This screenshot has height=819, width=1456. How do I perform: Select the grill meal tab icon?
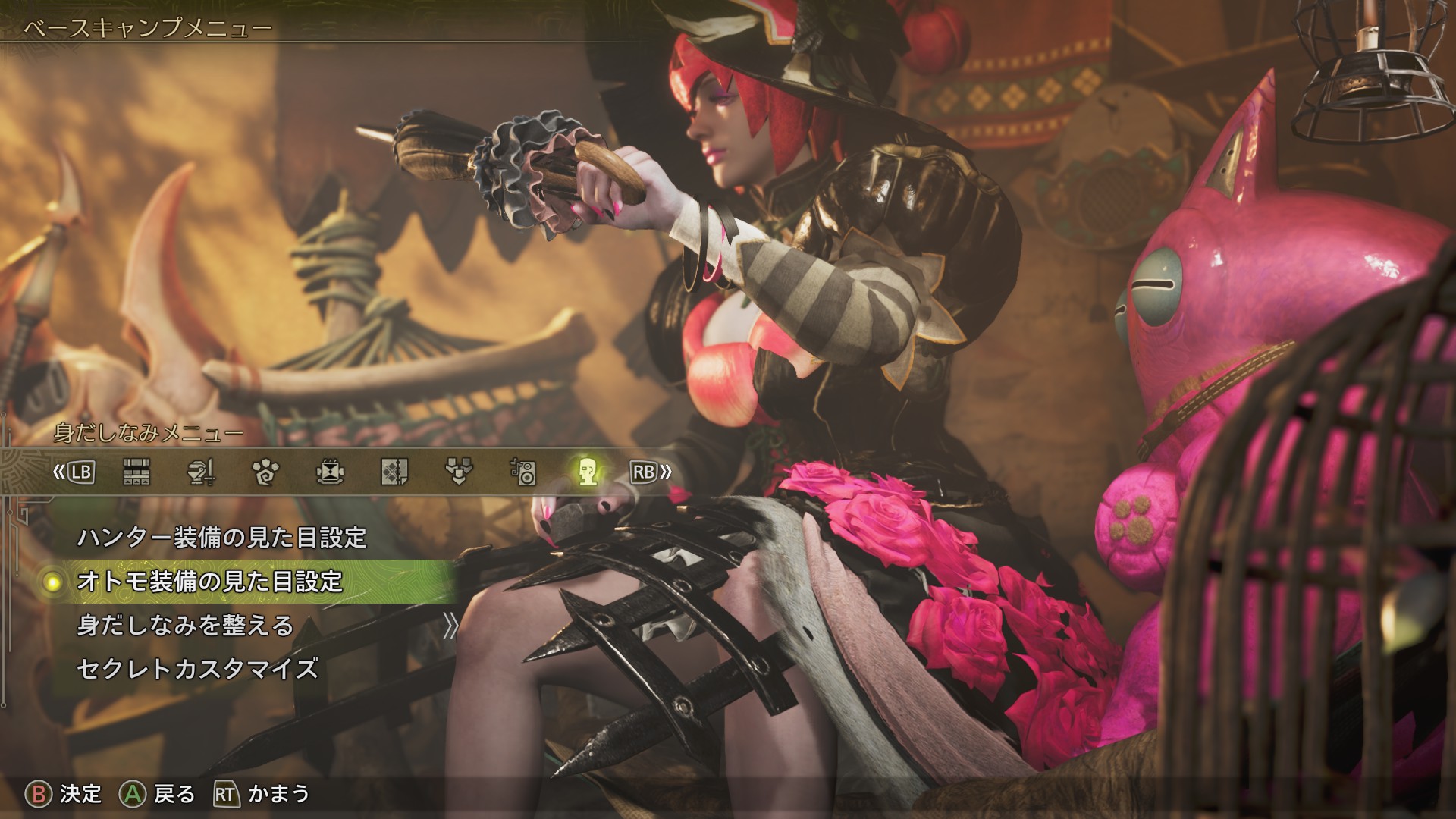coord(330,472)
